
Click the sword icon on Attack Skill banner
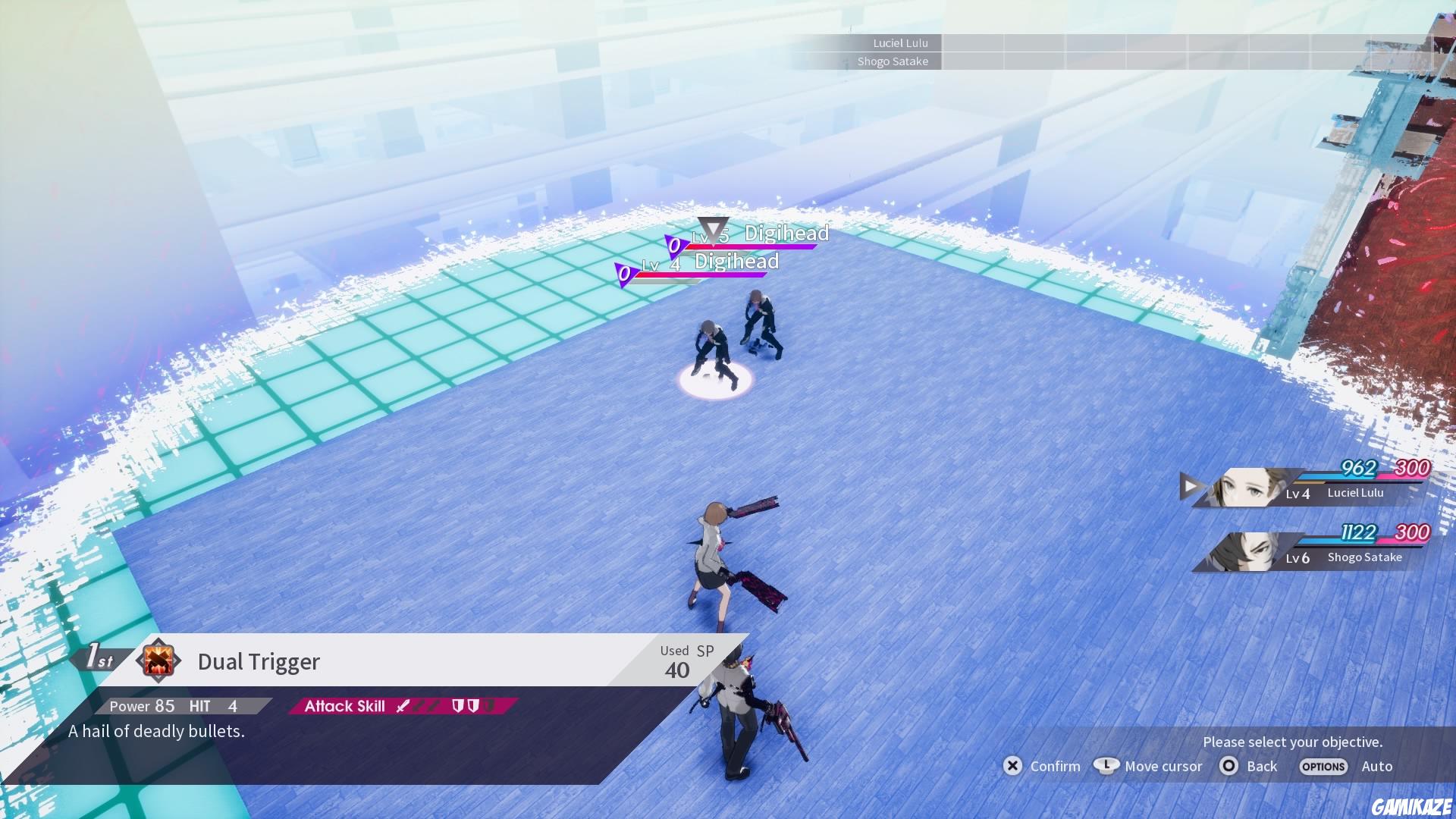pos(404,706)
